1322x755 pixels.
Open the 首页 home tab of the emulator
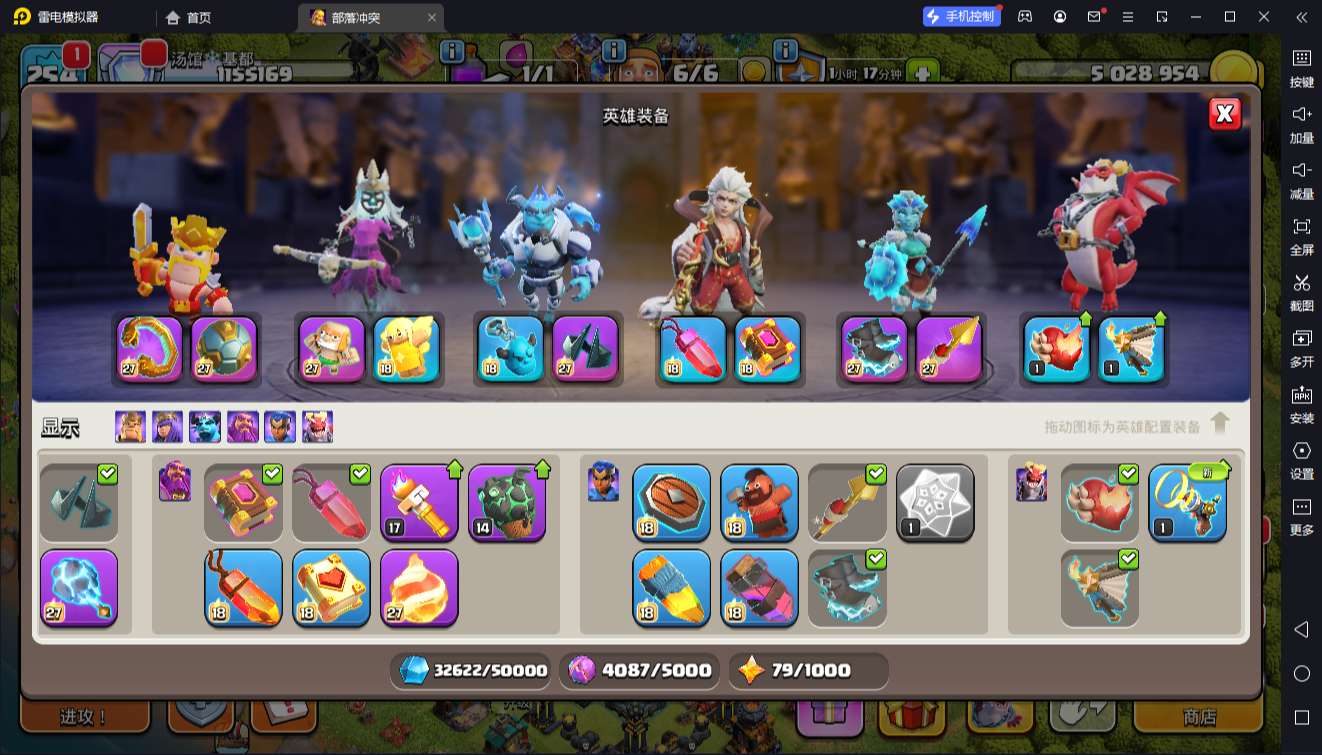click(189, 17)
